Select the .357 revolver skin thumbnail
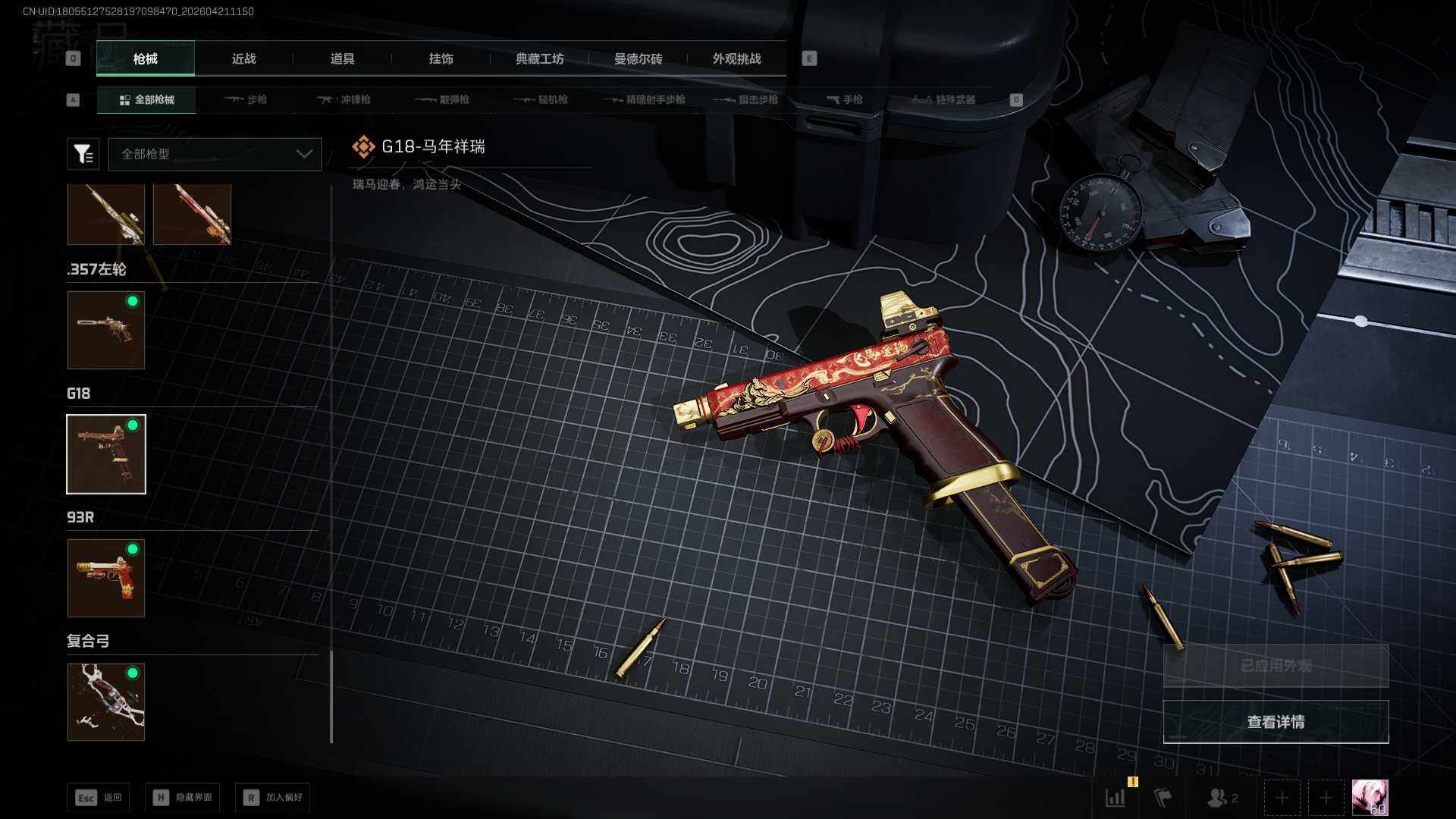Viewport: 1456px width, 819px height. coord(106,331)
